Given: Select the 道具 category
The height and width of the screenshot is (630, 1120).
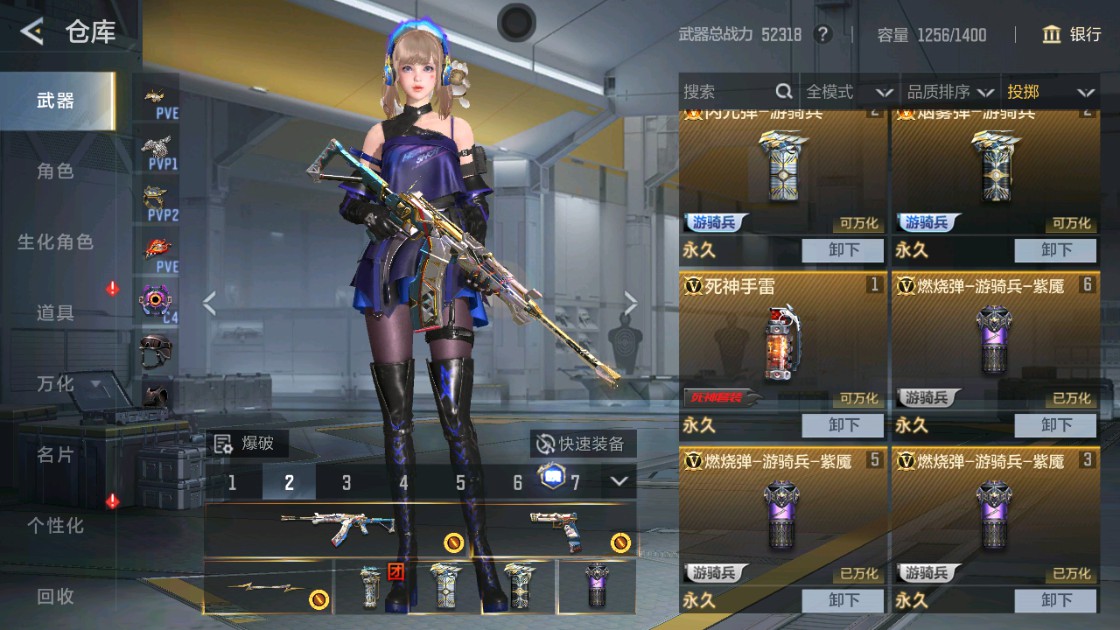Looking at the screenshot, I should point(56,313).
